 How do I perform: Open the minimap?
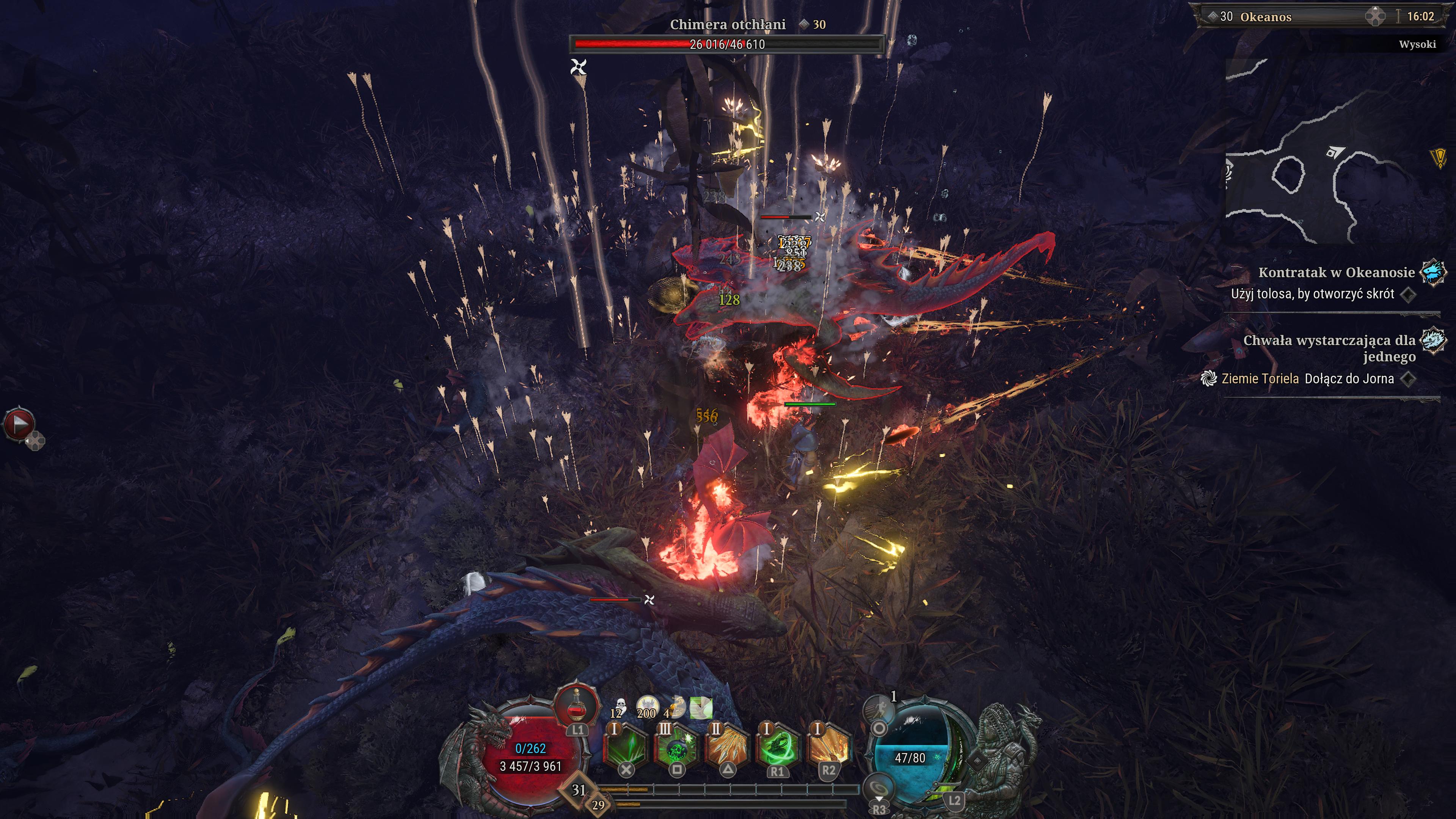1334,152
